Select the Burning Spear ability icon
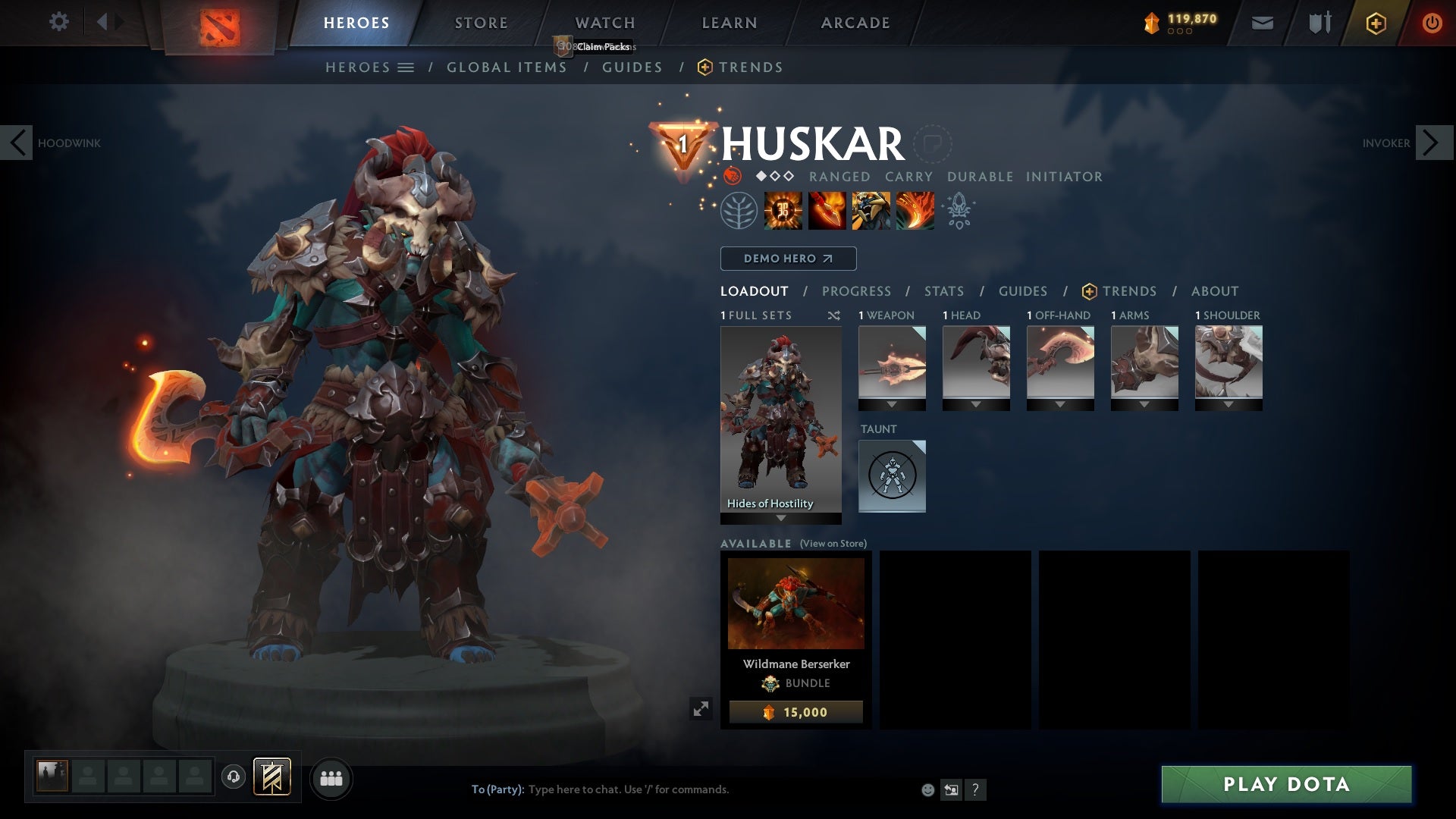The width and height of the screenshot is (1456, 819). coord(826,212)
